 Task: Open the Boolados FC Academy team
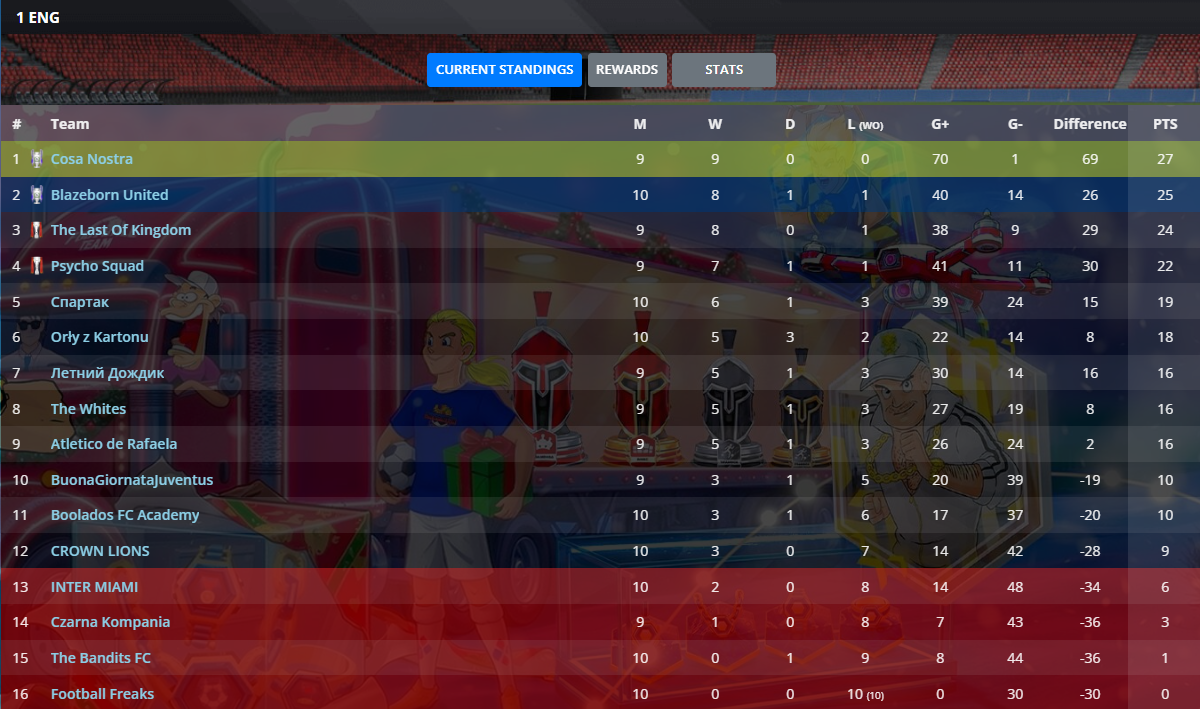click(125, 515)
